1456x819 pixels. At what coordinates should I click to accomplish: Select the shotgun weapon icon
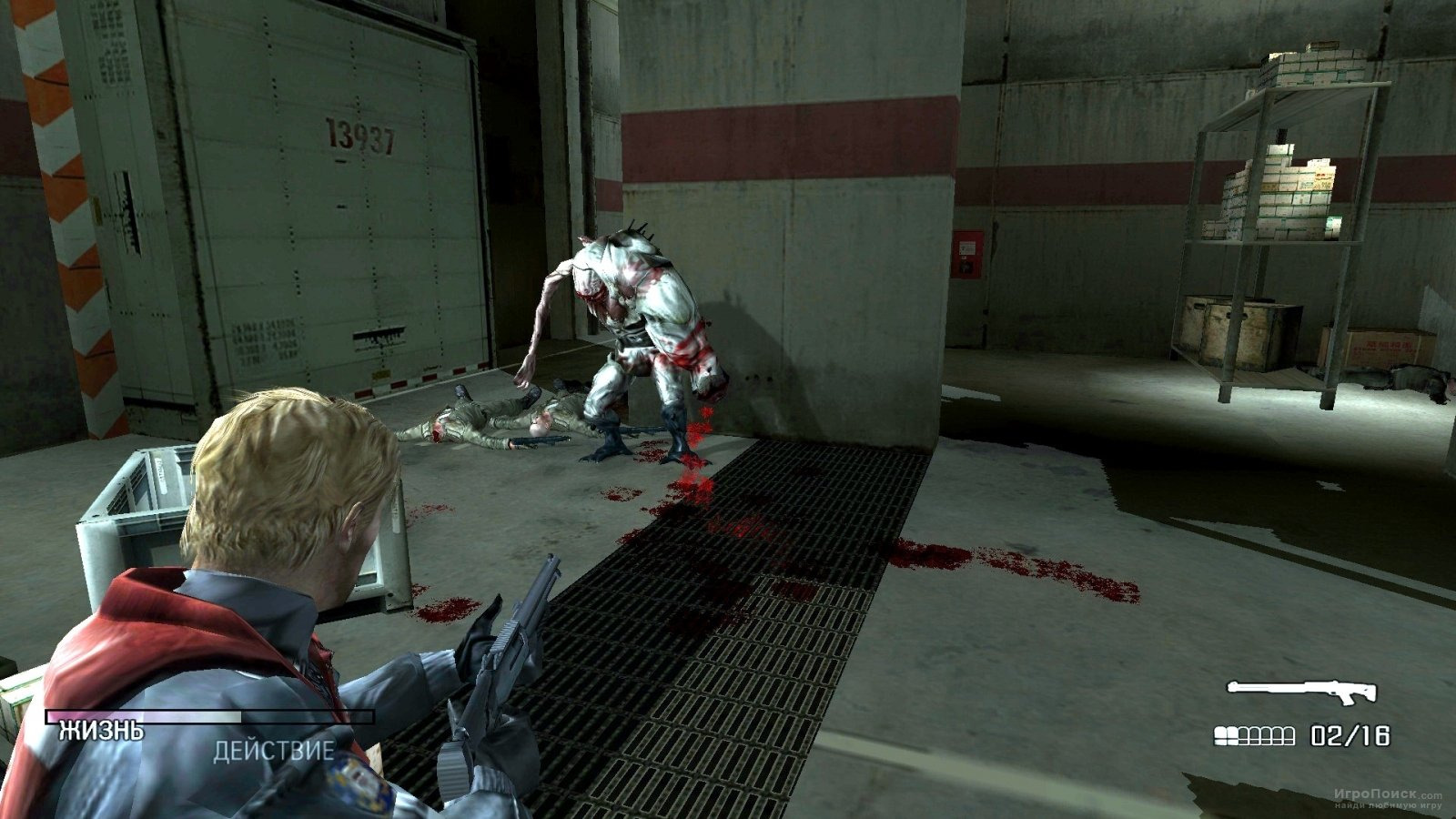pos(1300,693)
